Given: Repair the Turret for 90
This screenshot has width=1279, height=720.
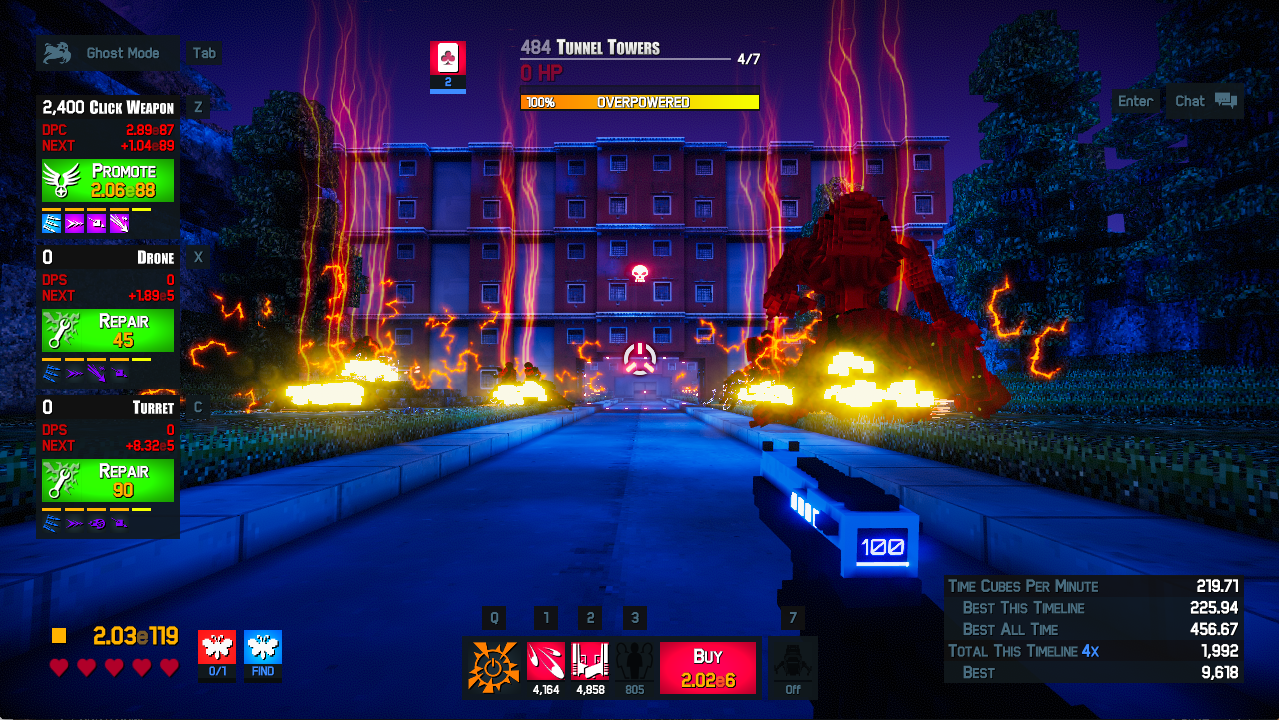Looking at the screenshot, I should click(x=108, y=481).
